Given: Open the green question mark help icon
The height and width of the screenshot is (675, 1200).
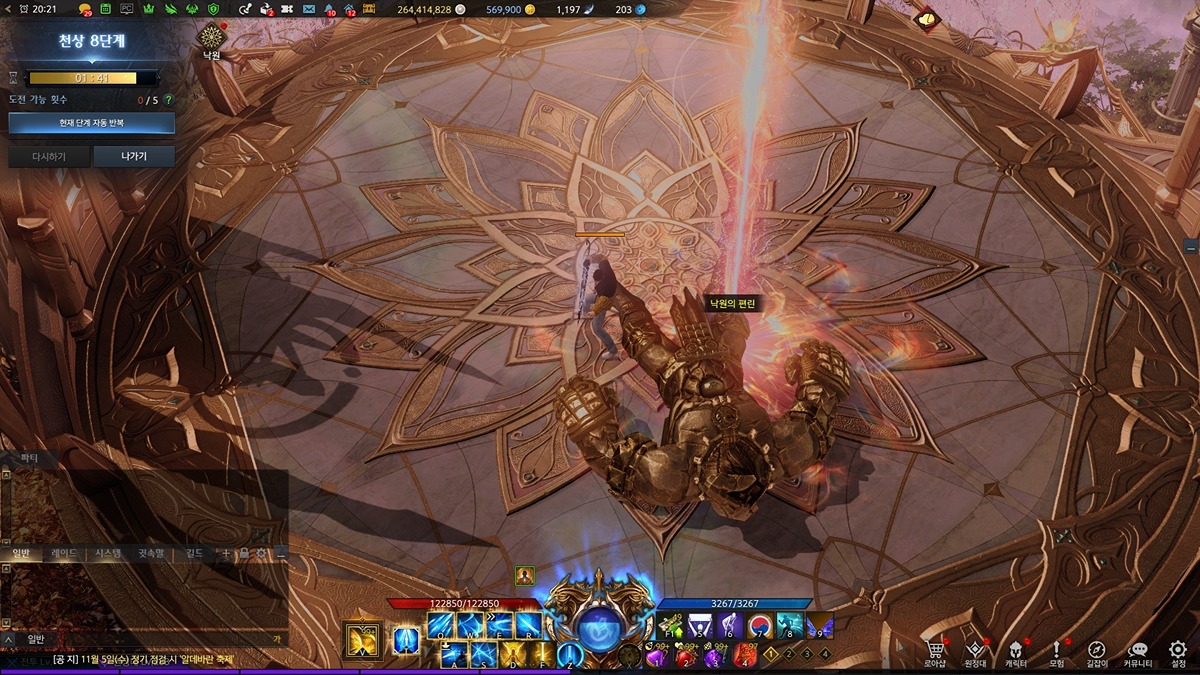Looking at the screenshot, I should pos(168,100).
